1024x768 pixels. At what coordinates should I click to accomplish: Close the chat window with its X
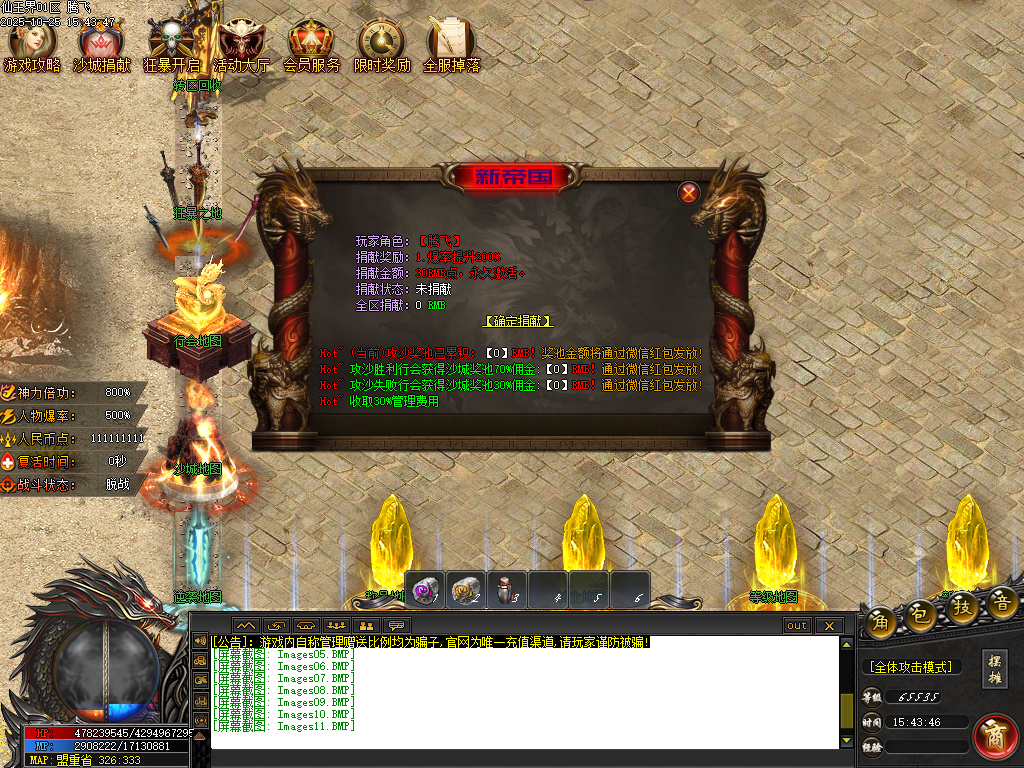pos(828,626)
